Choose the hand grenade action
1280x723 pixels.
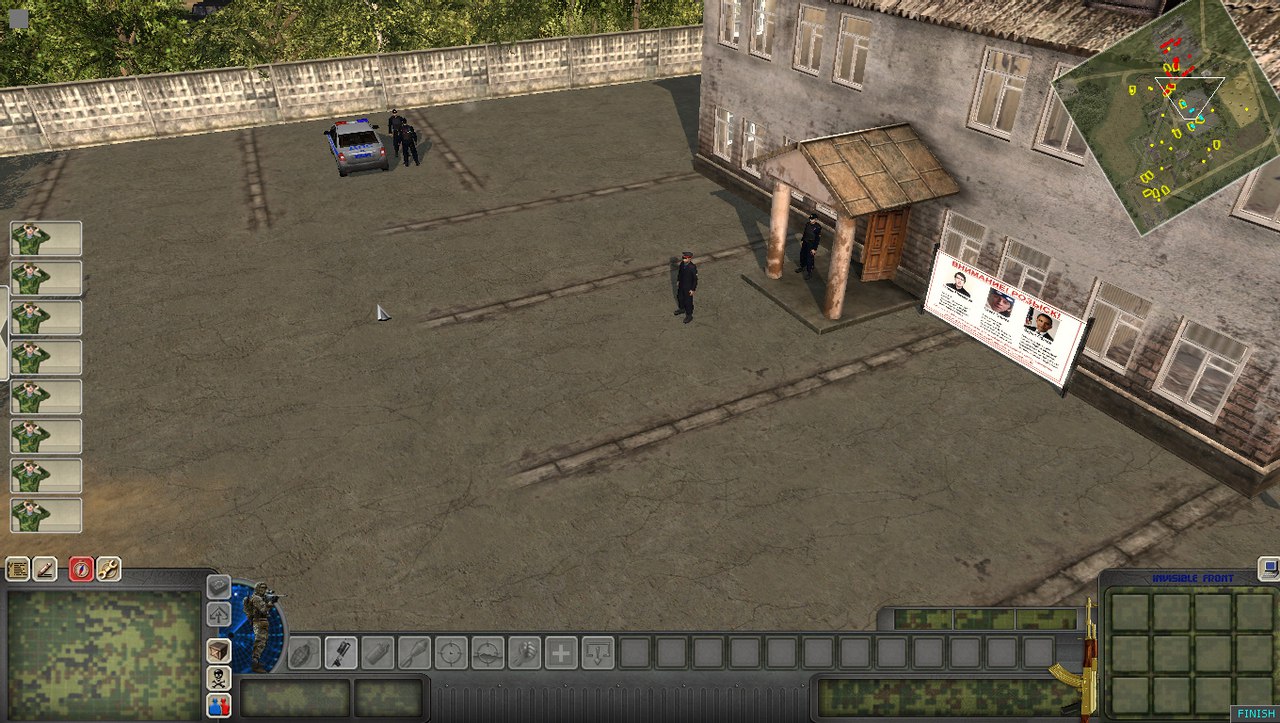(x=303, y=653)
